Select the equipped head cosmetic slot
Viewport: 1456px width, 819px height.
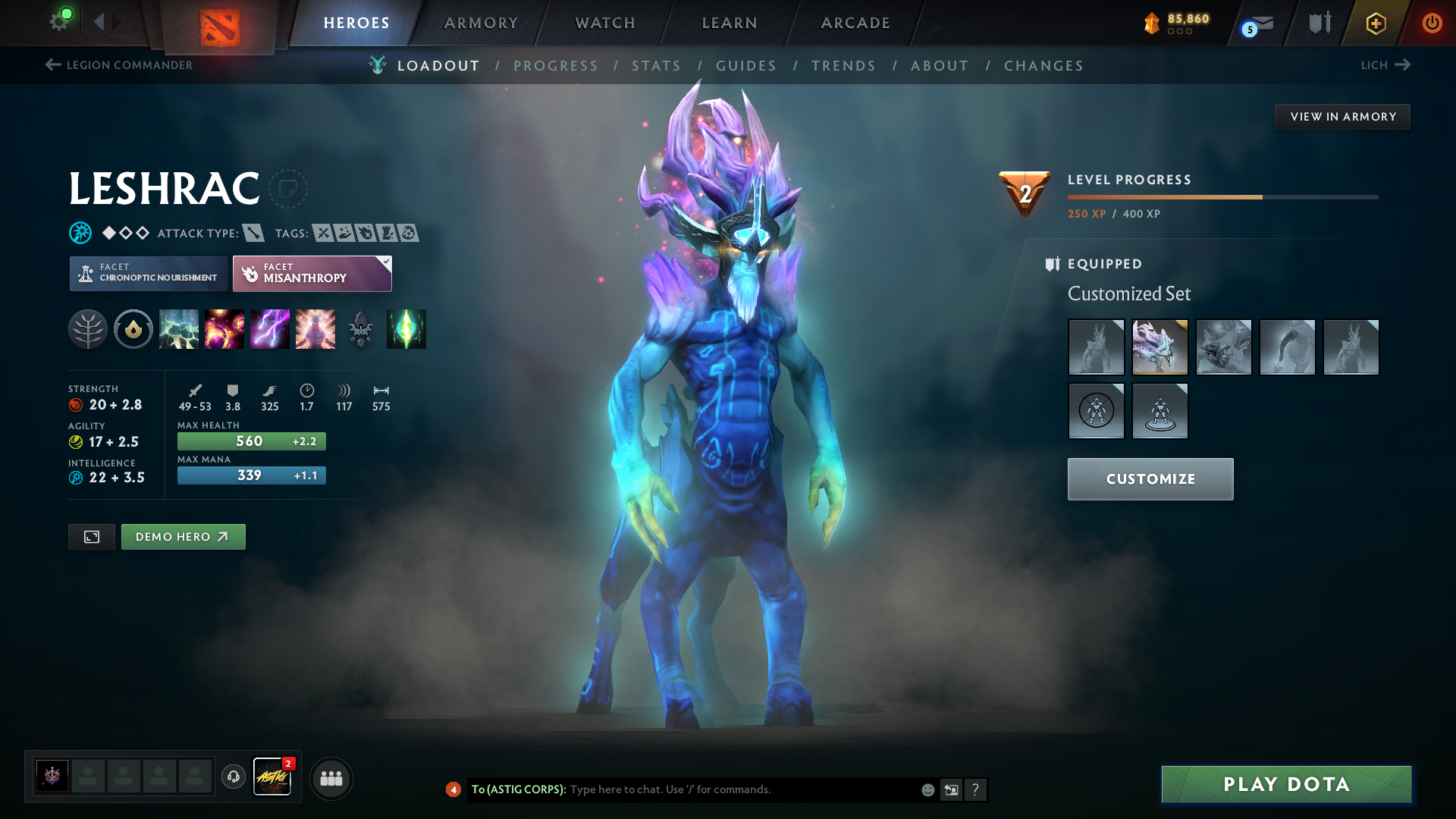(1159, 347)
